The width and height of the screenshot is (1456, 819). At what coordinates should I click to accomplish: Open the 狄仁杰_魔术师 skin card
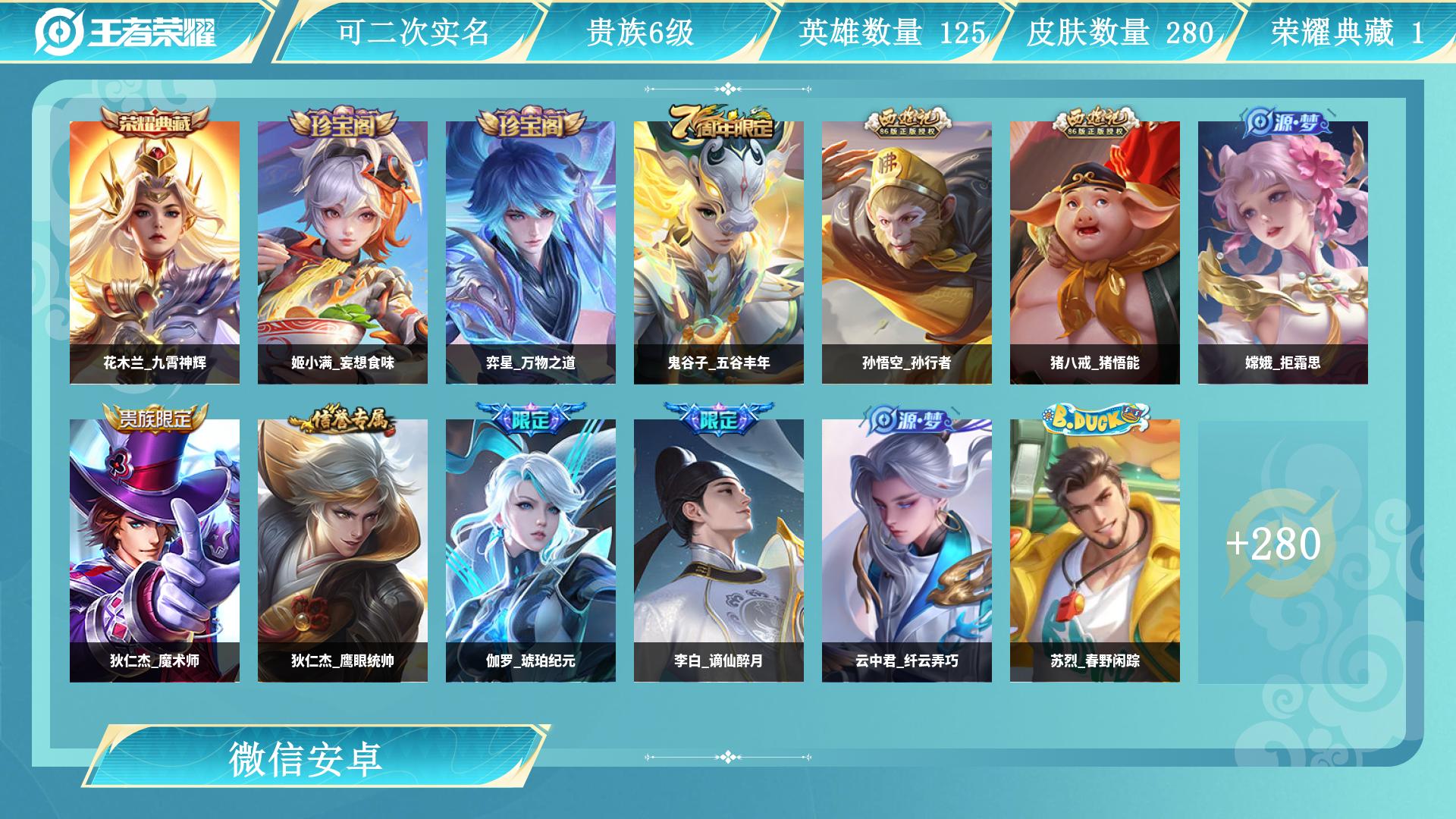pos(155,551)
